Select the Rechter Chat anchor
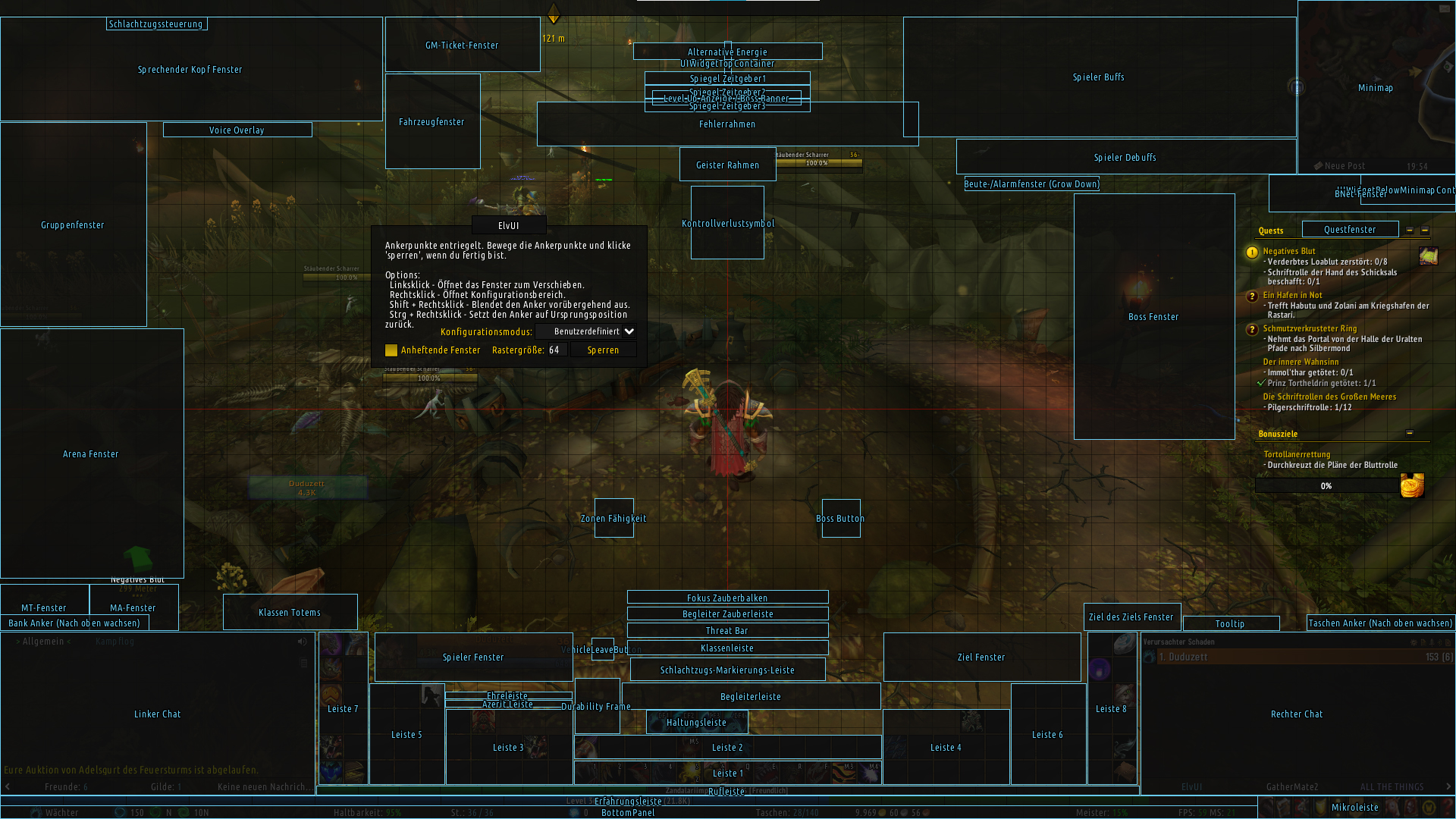Viewport: 1456px width, 819px height. pos(1297,714)
